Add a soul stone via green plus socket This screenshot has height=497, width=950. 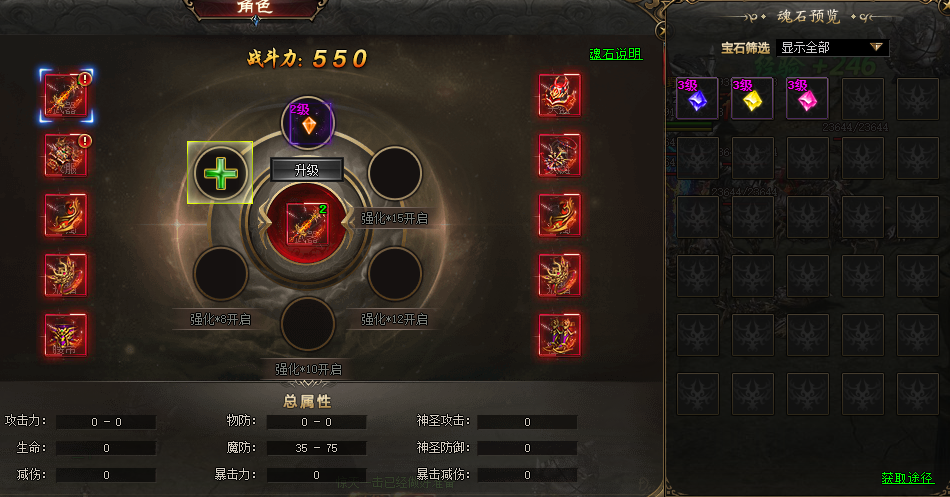pos(220,173)
